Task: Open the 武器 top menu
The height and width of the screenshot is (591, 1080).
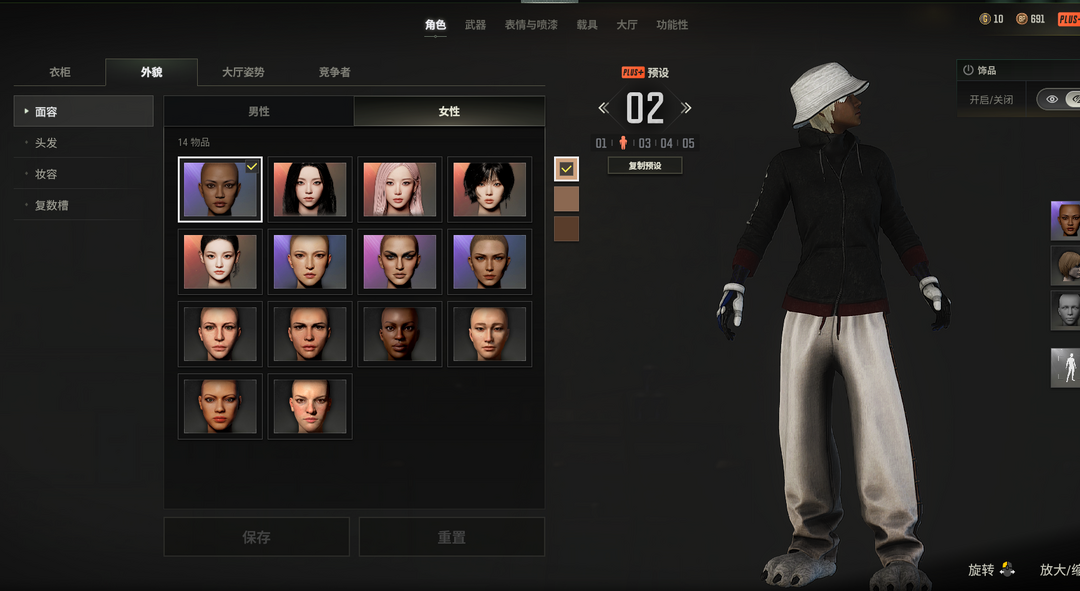Action: 475,25
